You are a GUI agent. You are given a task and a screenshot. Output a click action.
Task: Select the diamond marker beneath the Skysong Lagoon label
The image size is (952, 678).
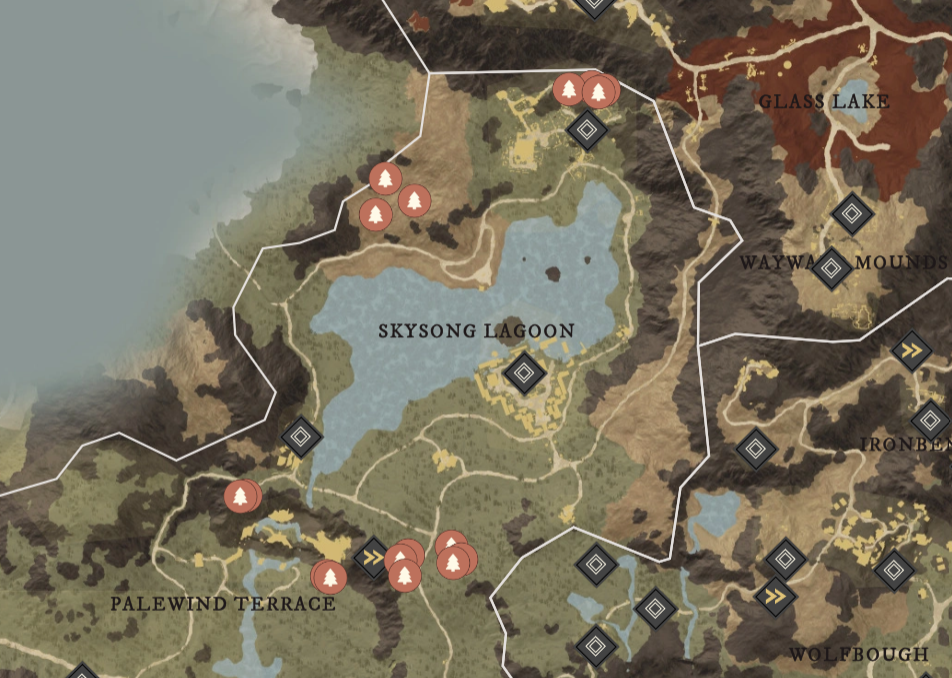point(523,374)
